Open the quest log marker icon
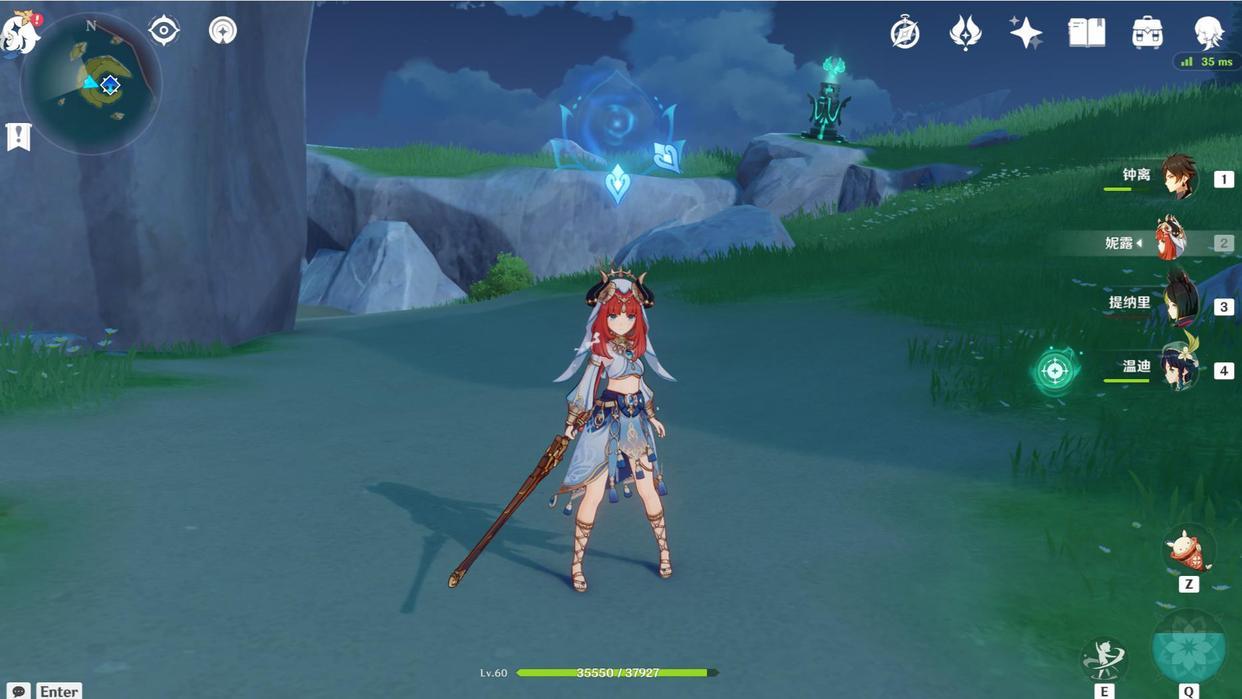 [x=18, y=136]
